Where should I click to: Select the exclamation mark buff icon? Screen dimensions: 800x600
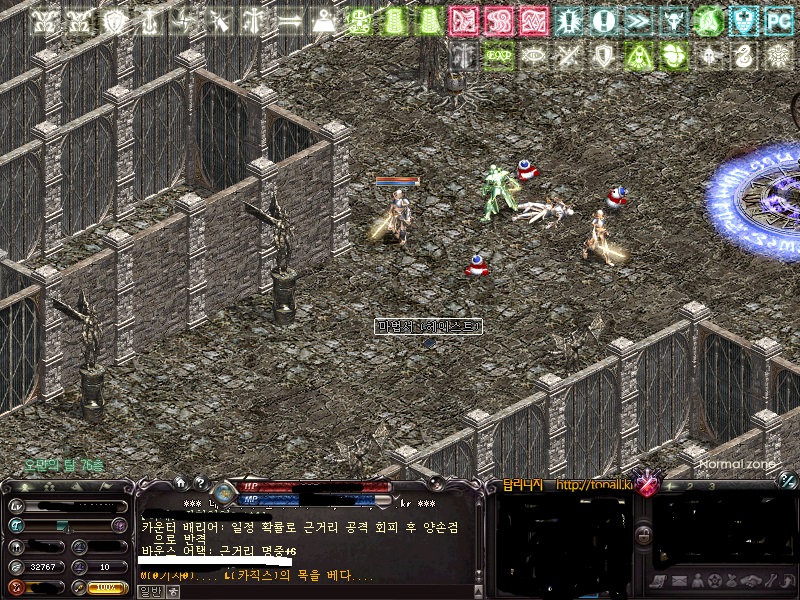(x=603, y=20)
